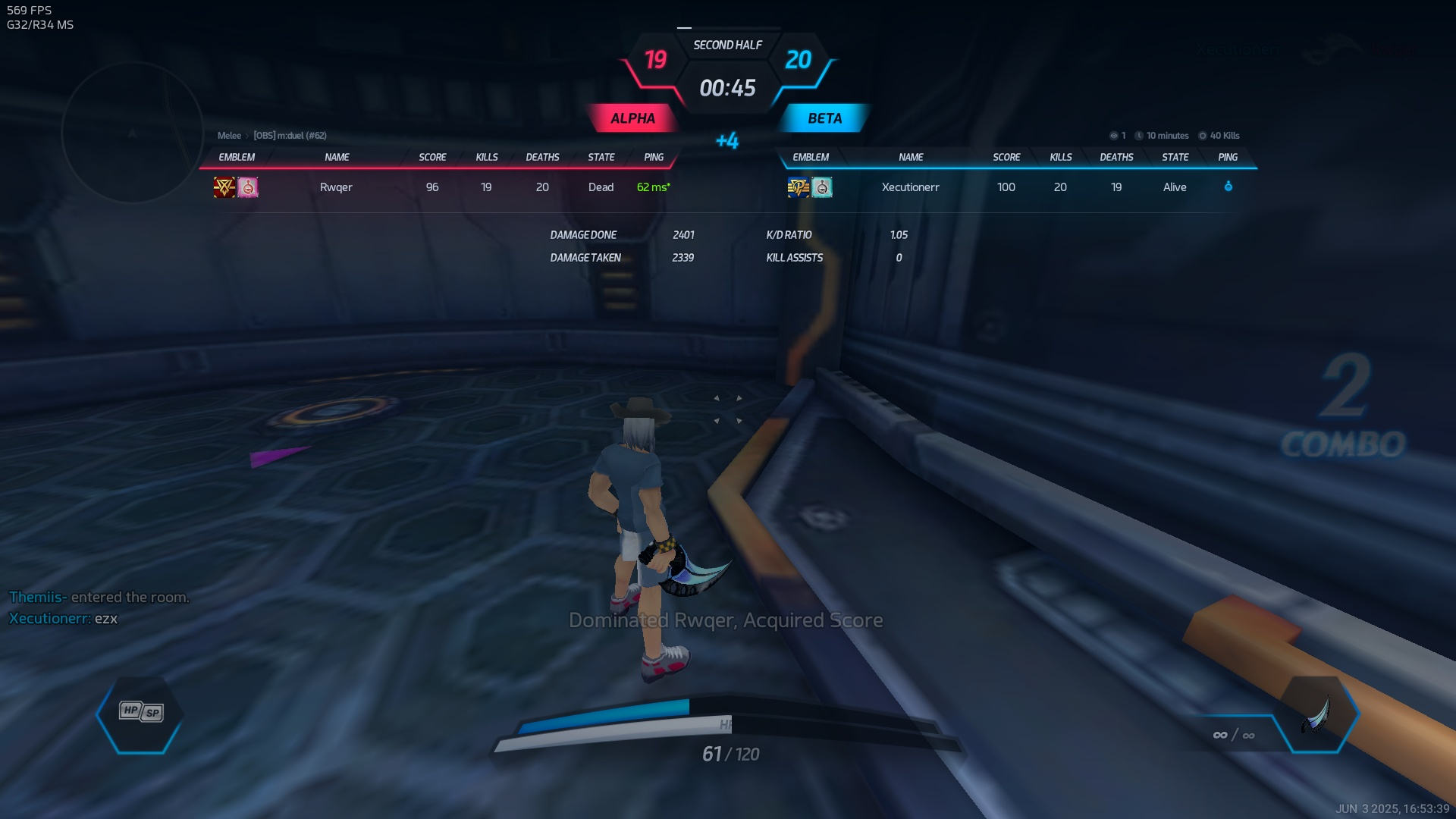
Task: Click the ALPHA team label
Action: (632, 118)
